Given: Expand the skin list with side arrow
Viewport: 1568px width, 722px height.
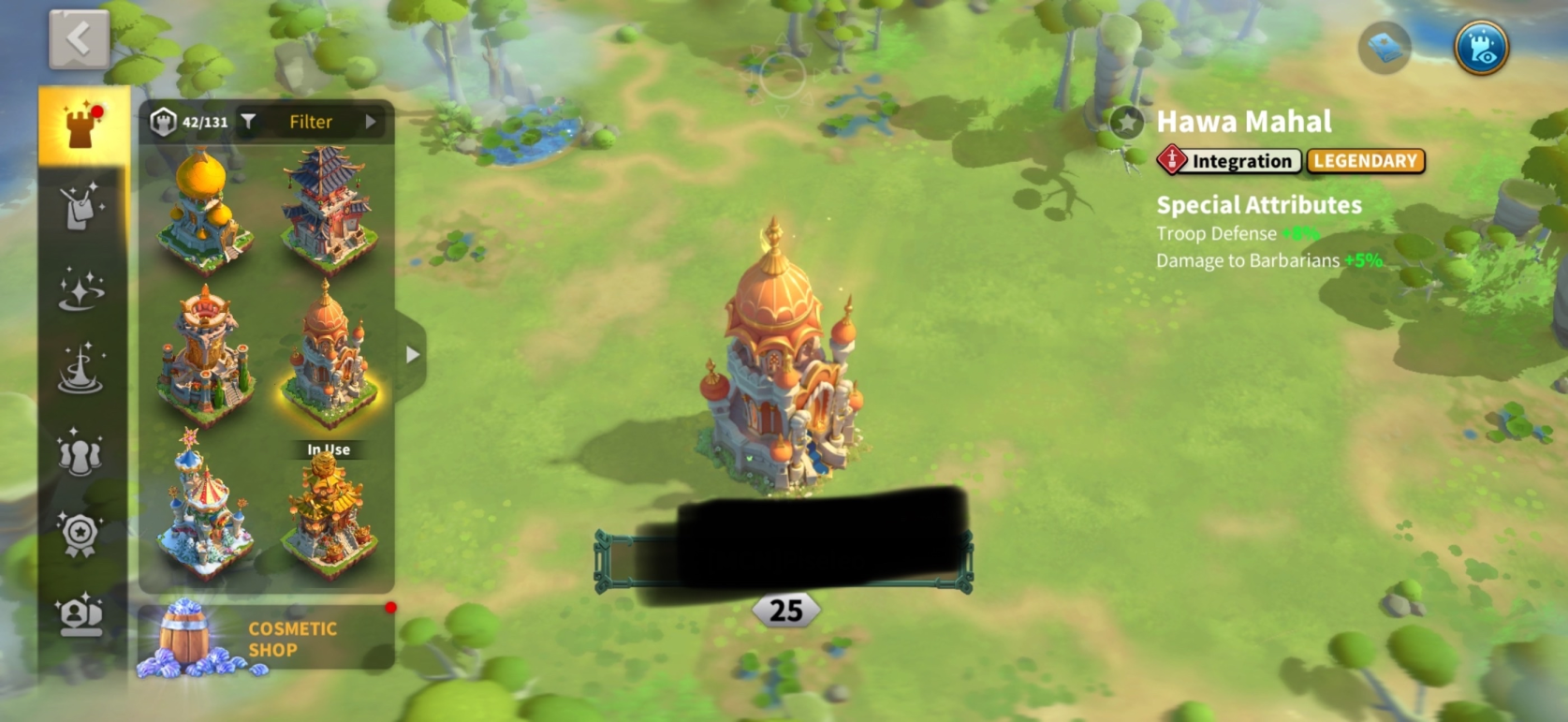Looking at the screenshot, I should coord(412,355).
